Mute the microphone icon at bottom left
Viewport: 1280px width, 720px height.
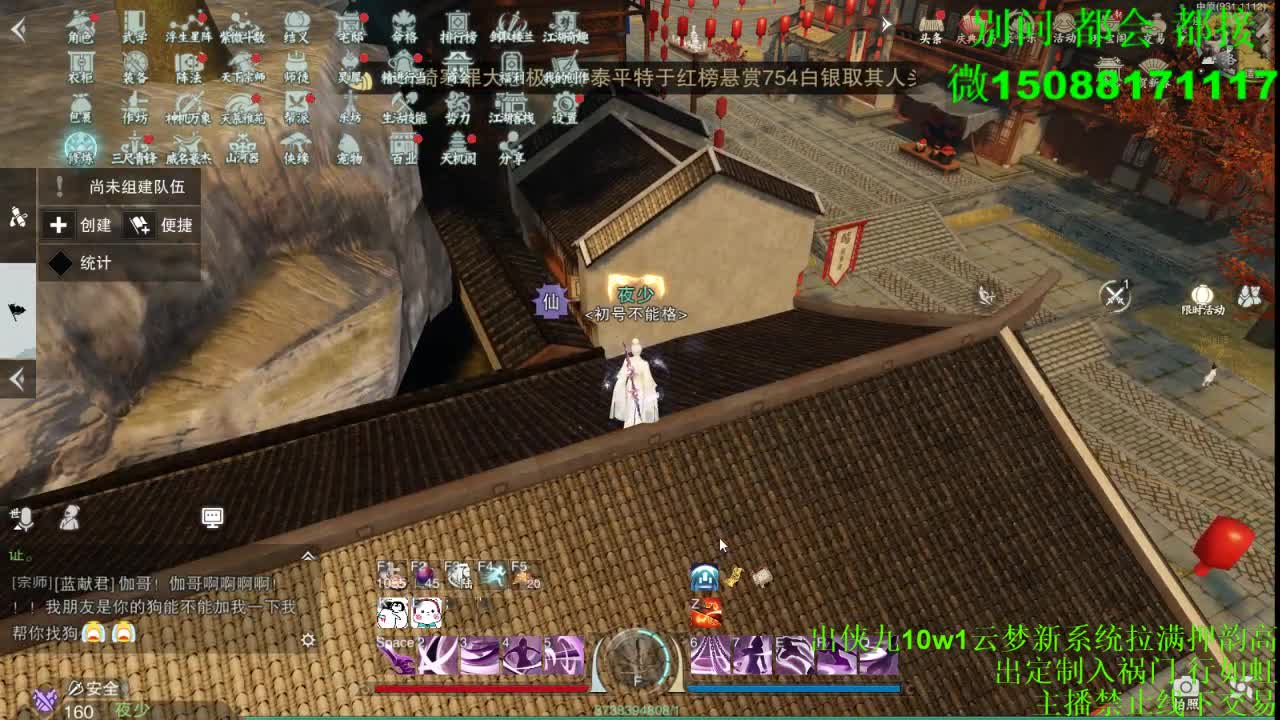(x=25, y=518)
